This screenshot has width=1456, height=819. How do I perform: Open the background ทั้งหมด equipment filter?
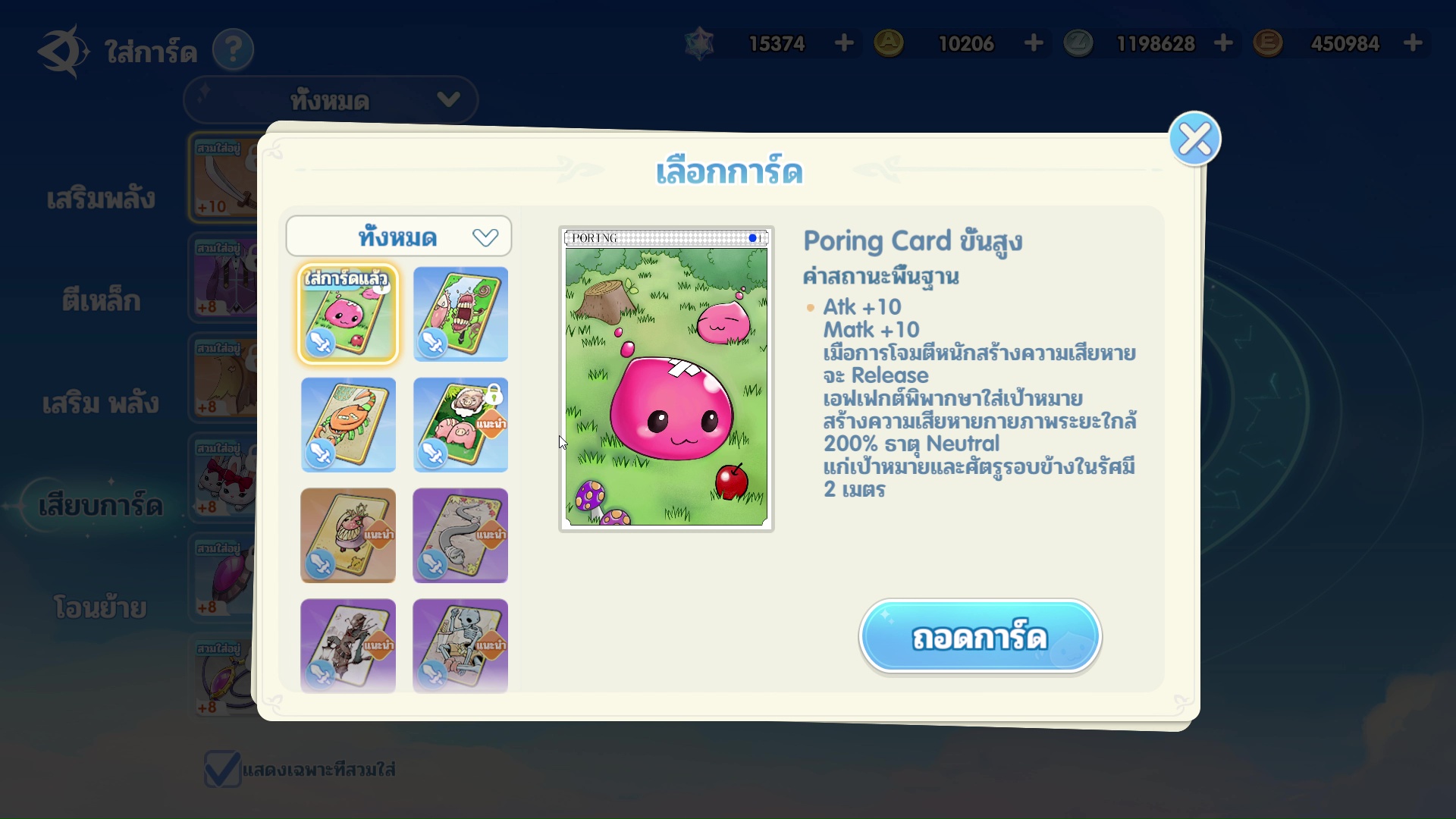(331, 100)
